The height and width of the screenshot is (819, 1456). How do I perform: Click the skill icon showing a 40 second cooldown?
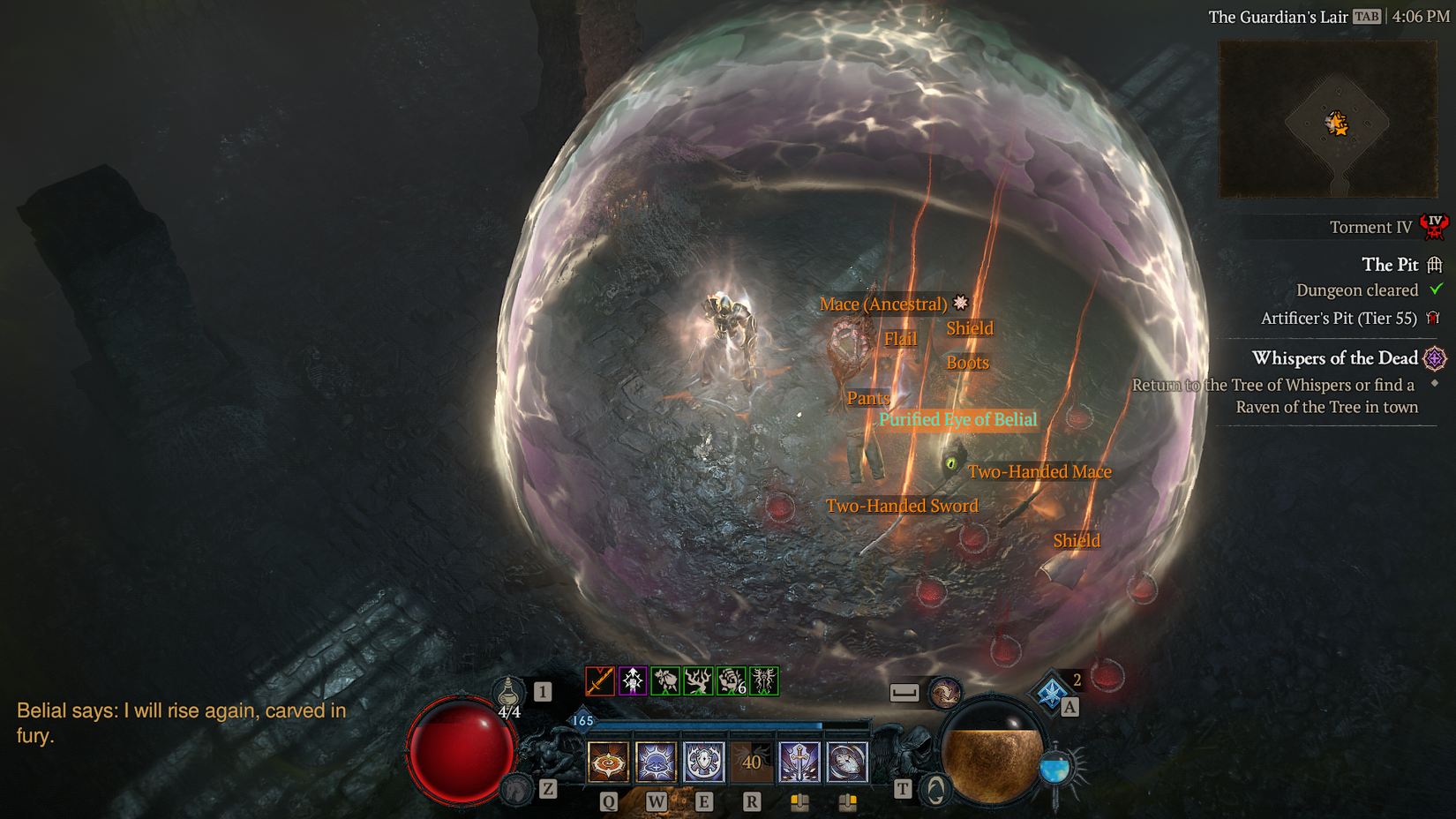tap(751, 762)
